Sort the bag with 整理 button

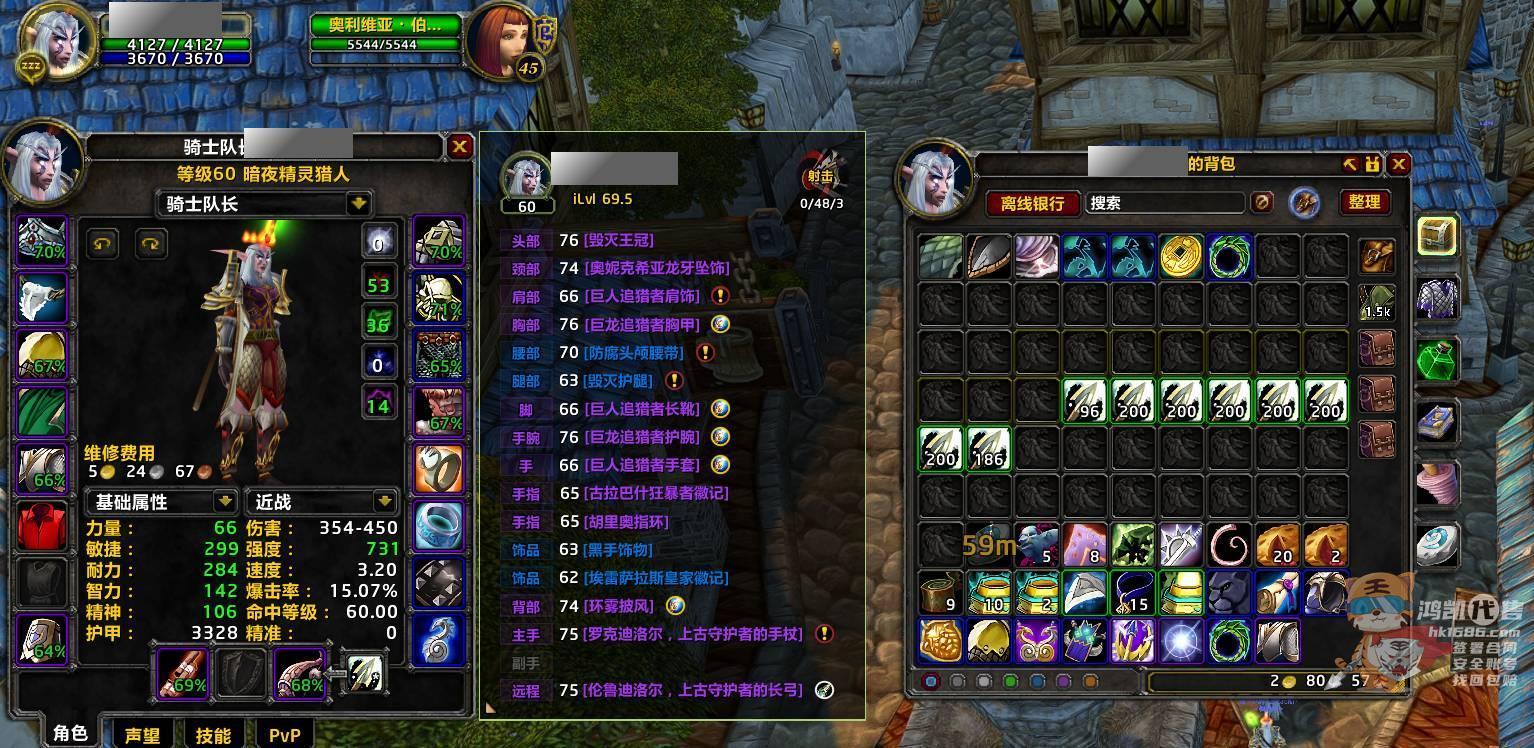[1364, 202]
